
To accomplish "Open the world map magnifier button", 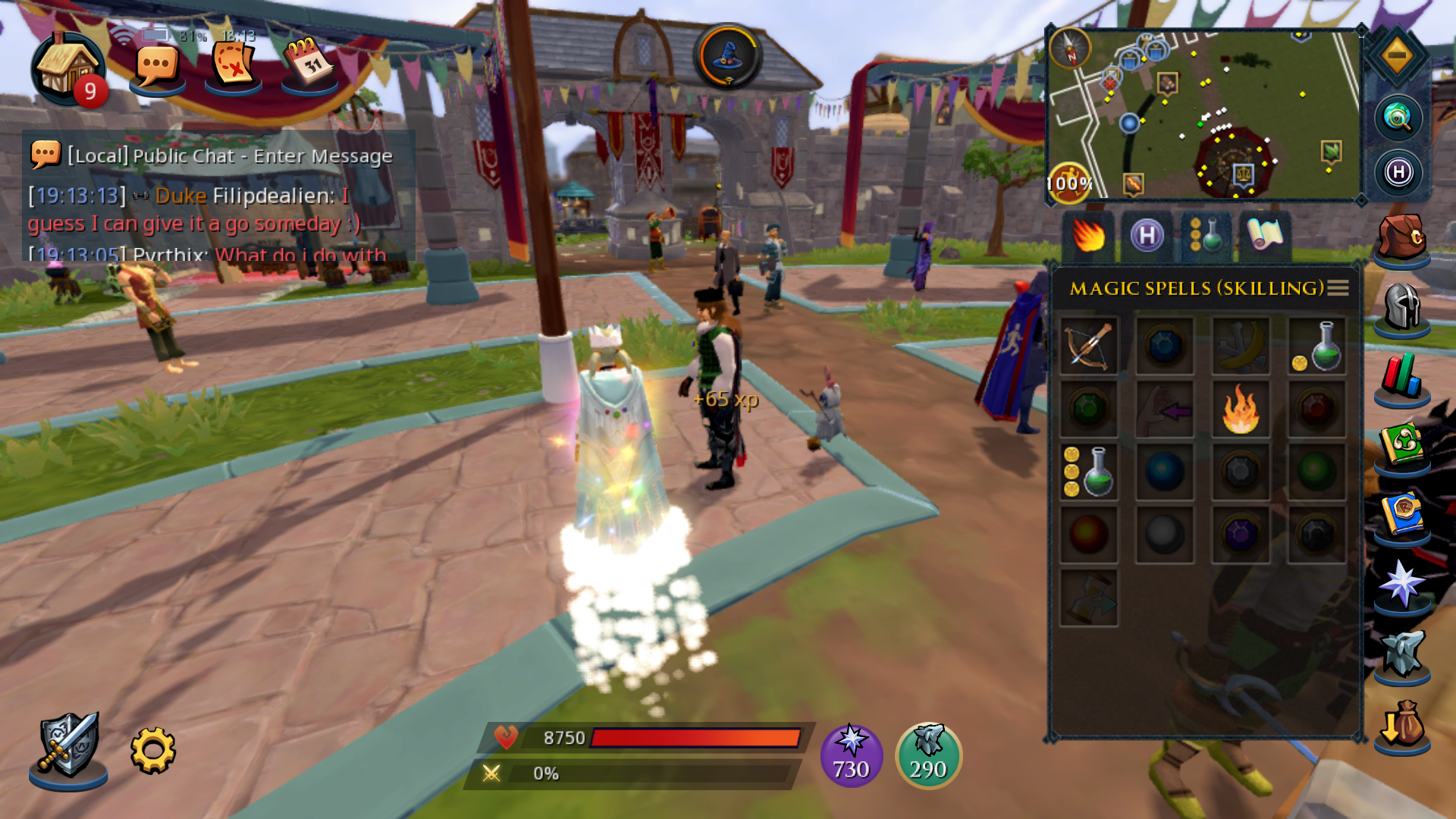I will point(1398,118).
